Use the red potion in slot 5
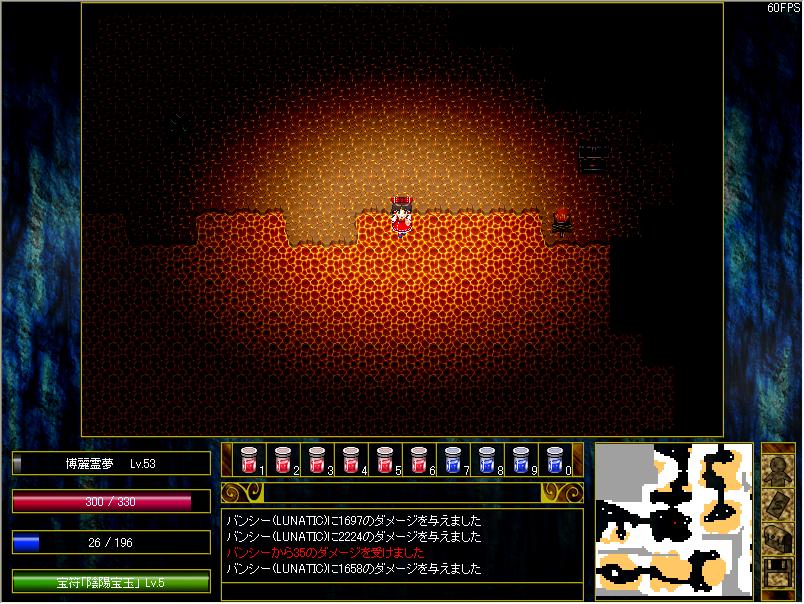Screen dimensions: 804x604 (385, 459)
